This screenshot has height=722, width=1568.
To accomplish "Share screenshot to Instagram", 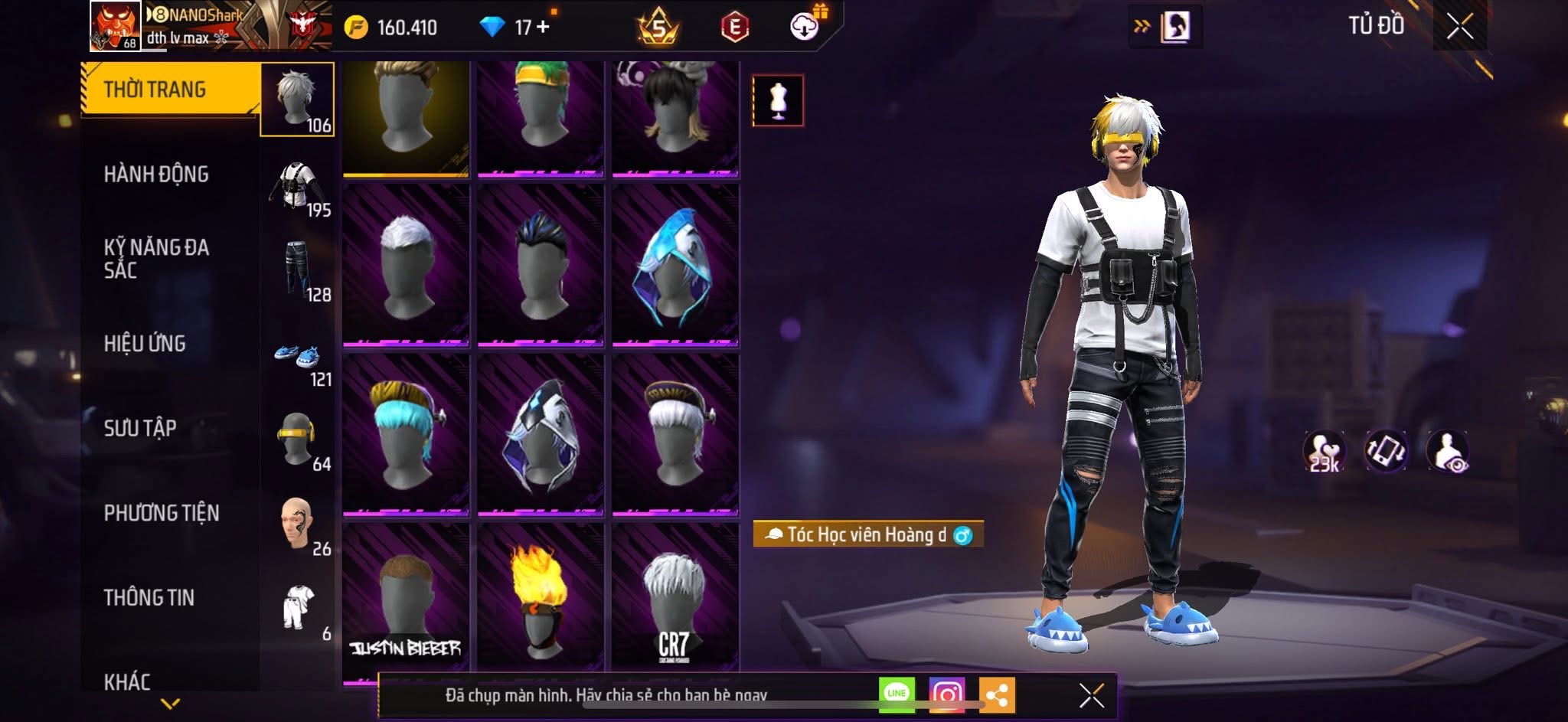I will pyautogui.click(x=946, y=694).
